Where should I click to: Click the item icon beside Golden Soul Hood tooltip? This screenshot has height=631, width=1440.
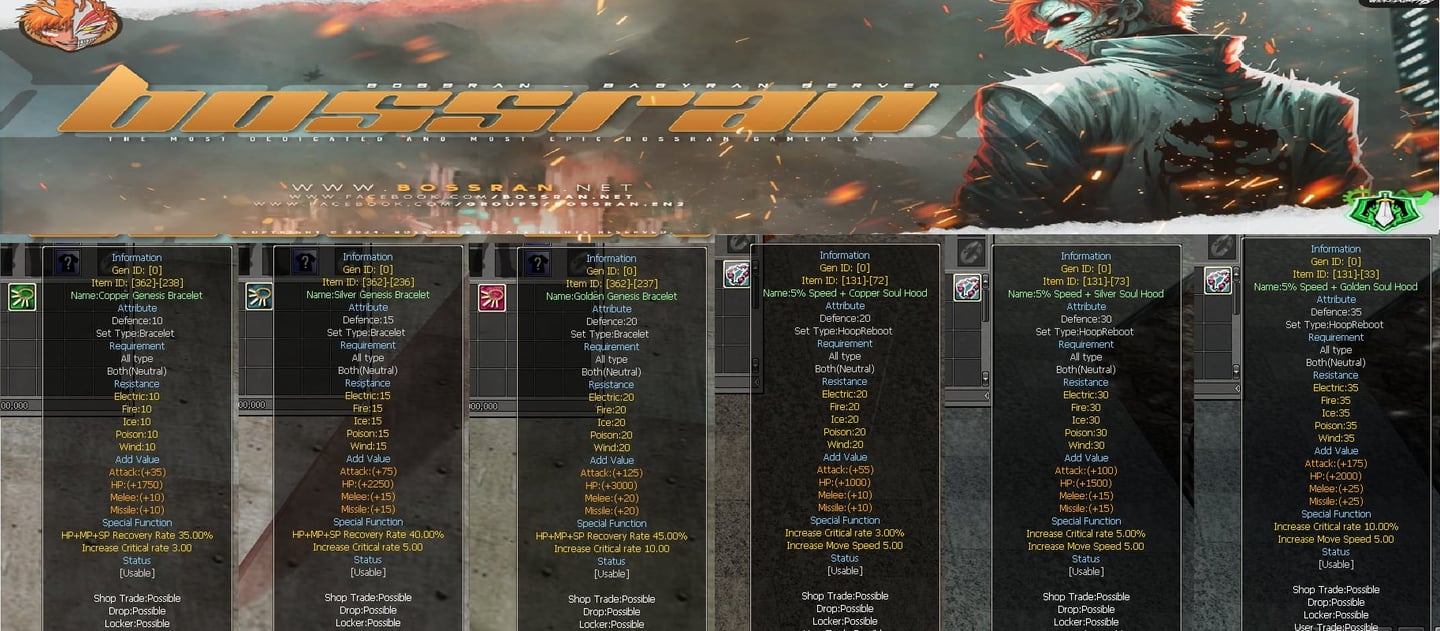1217,281
